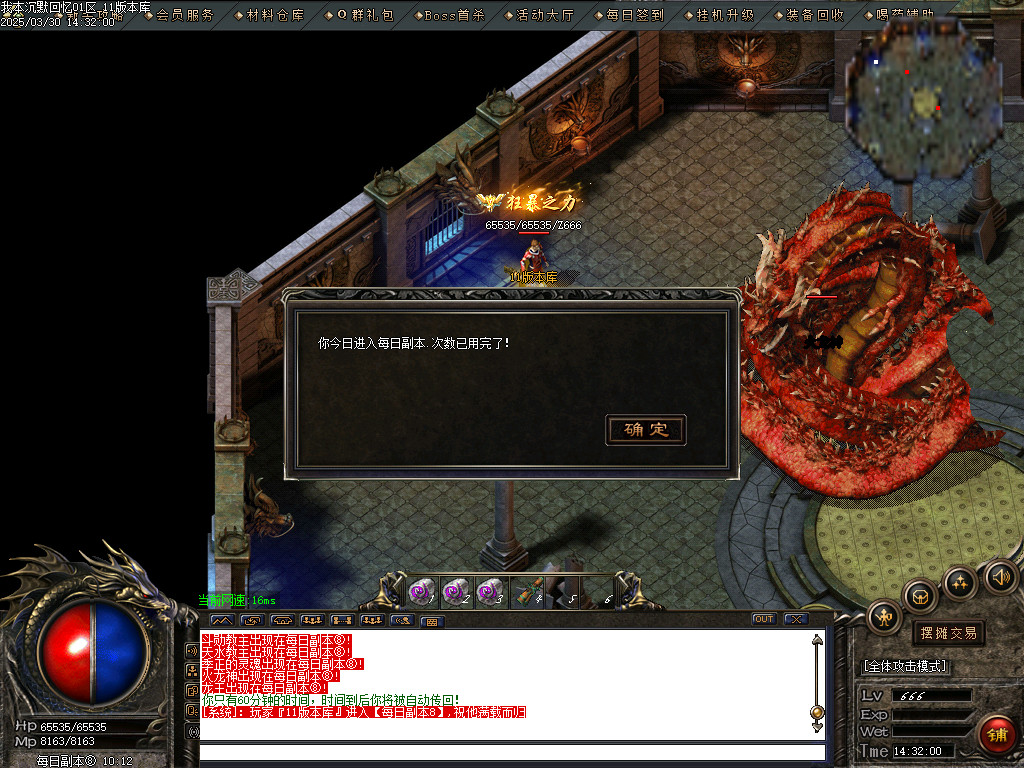Open the 摆摊交易 stall trade button

[948, 633]
